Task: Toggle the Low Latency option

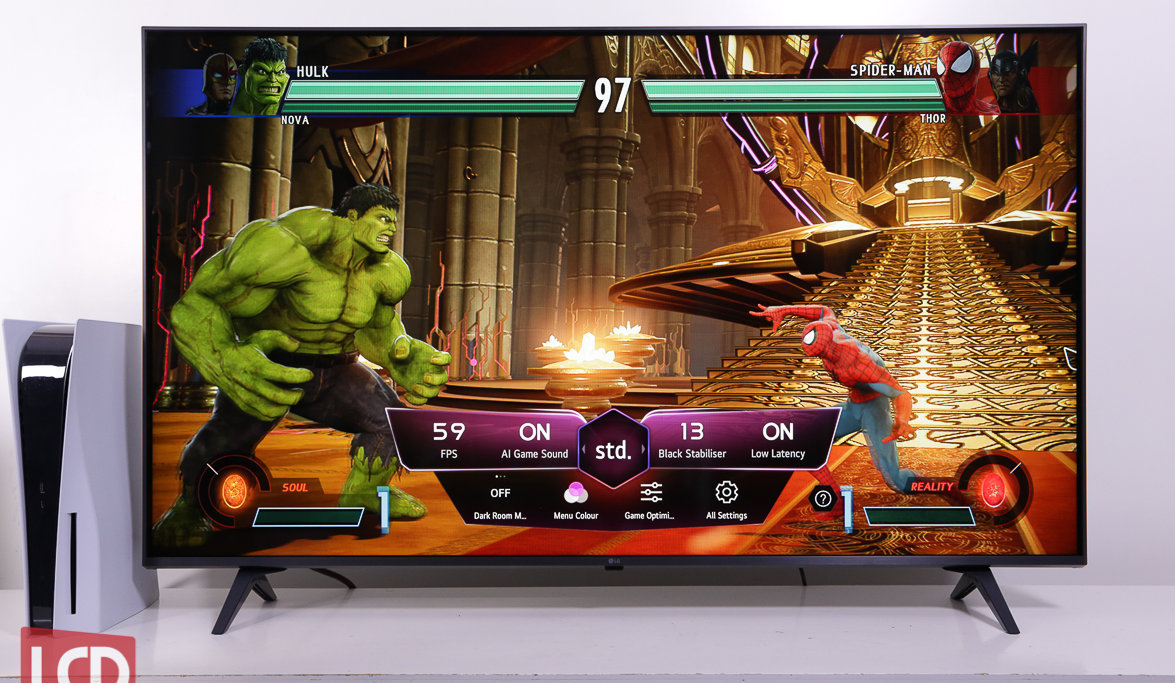Action: [778, 440]
